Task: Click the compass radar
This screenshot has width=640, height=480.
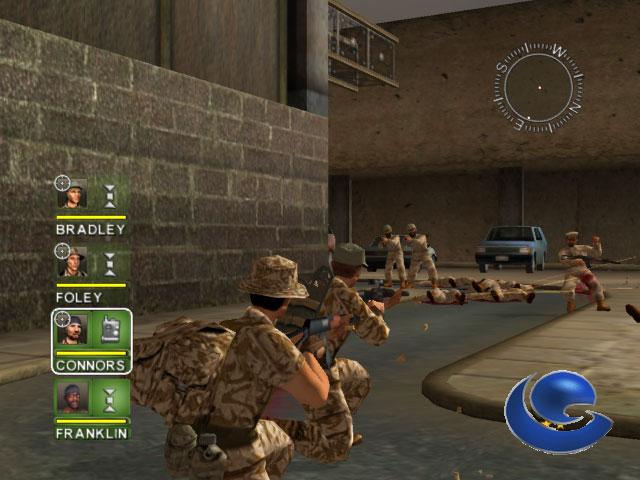Action: click(539, 87)
